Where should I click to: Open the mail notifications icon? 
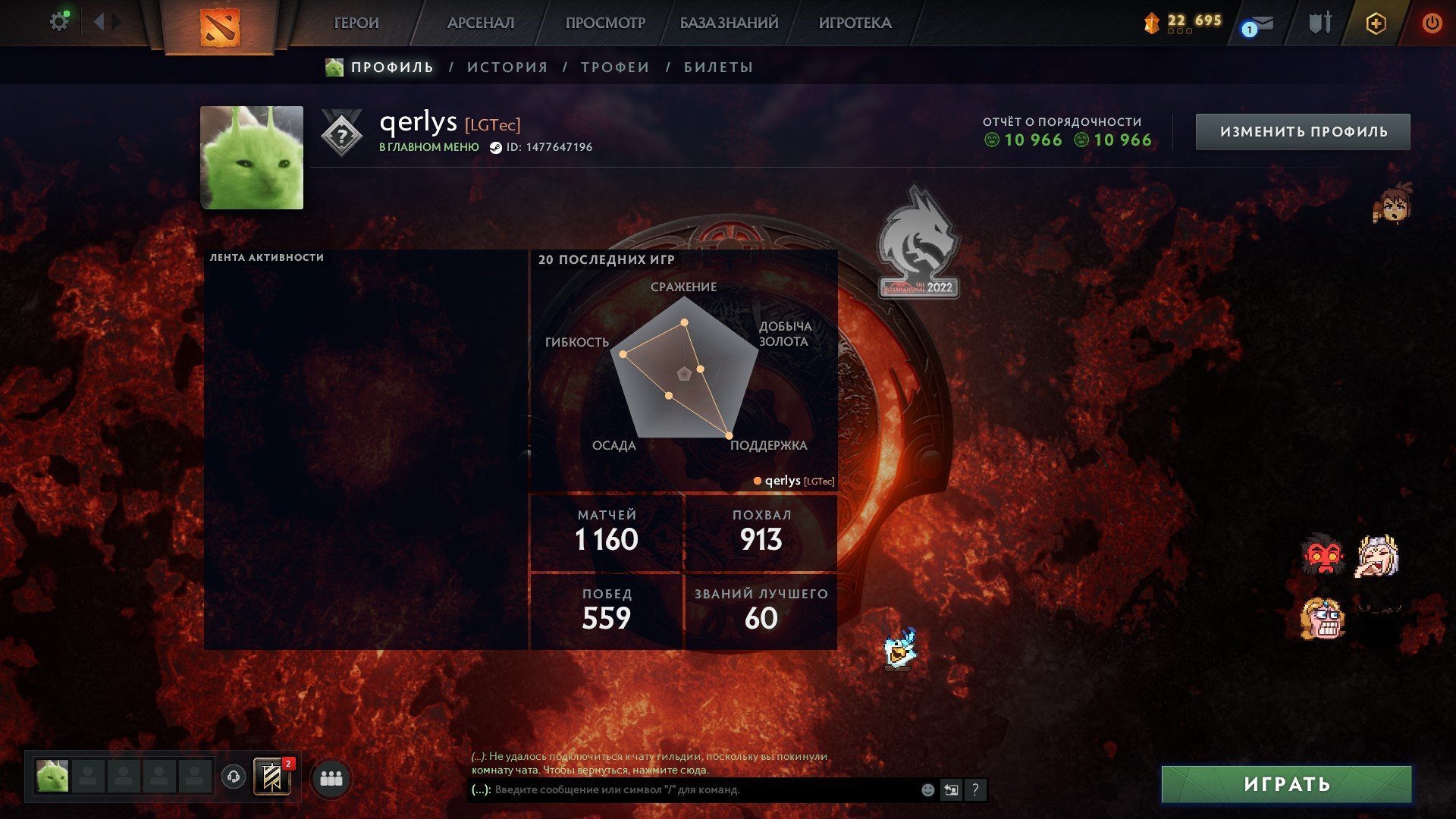coord(1259,24)
